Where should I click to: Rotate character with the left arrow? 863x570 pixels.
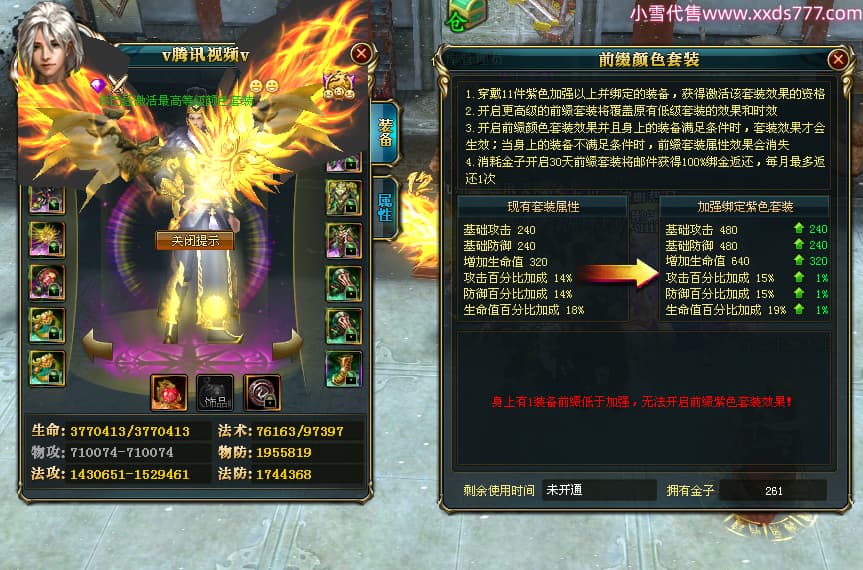(x=98, y=346)
